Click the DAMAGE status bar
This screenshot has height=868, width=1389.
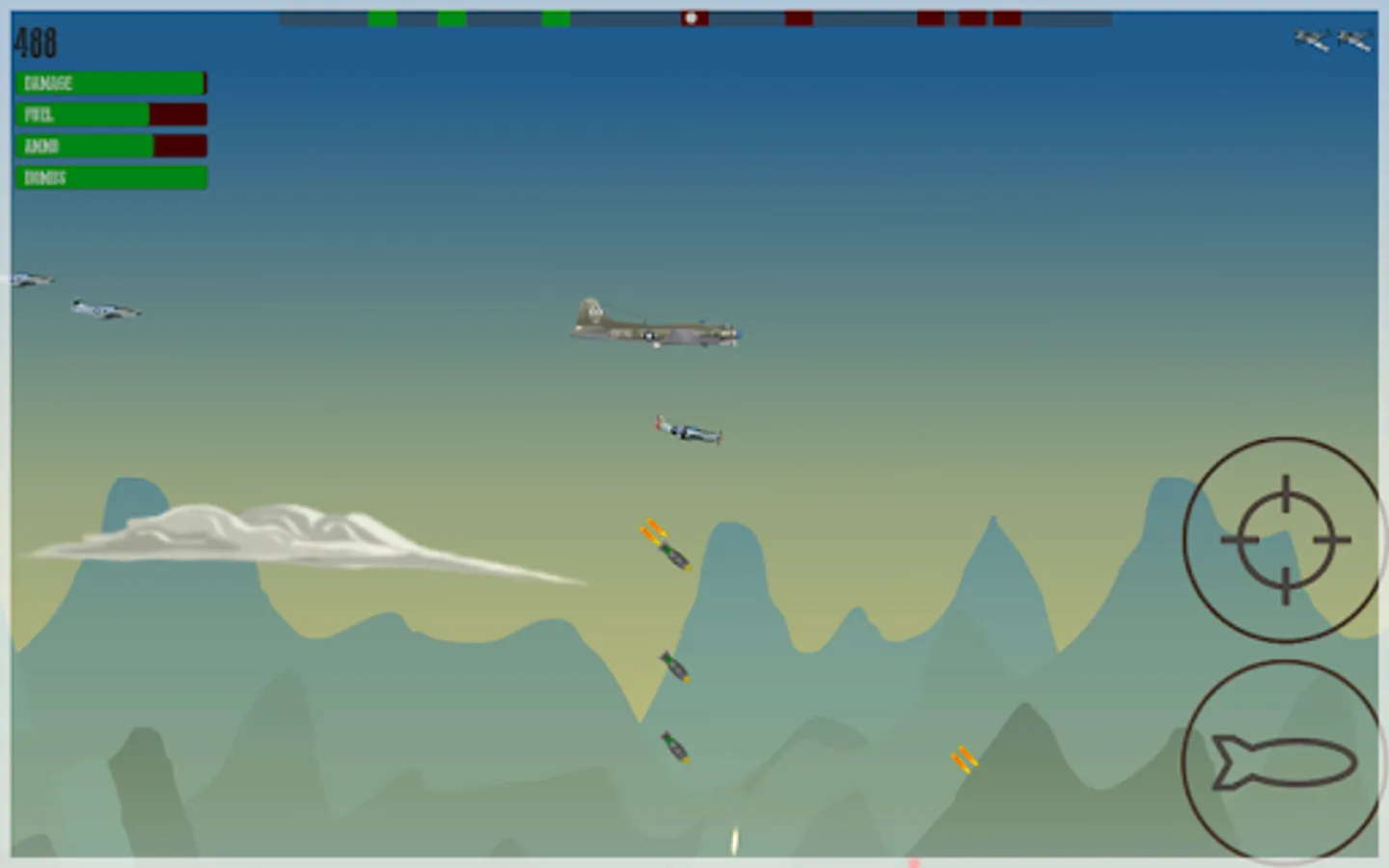click(x=109, y=83)
